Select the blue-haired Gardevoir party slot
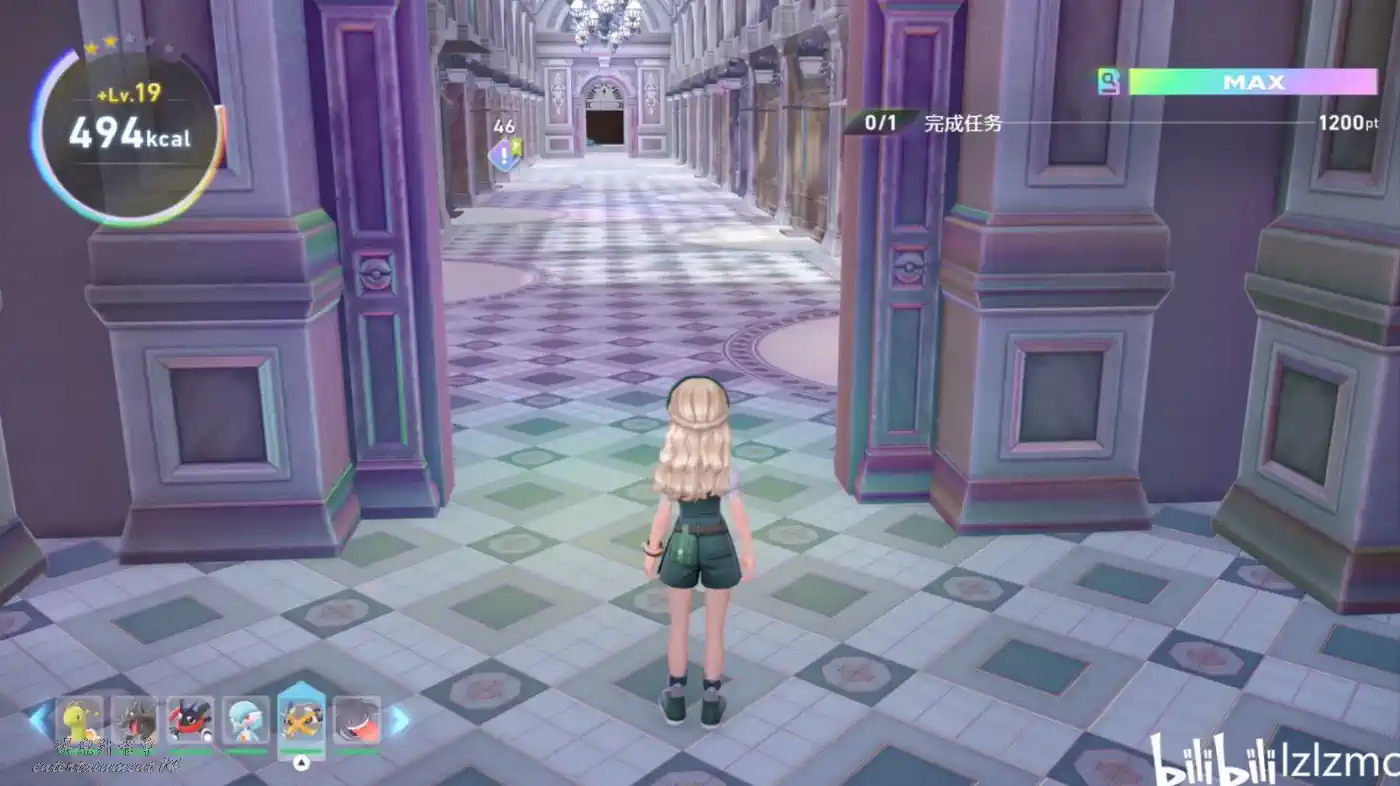 coord(246,721)
